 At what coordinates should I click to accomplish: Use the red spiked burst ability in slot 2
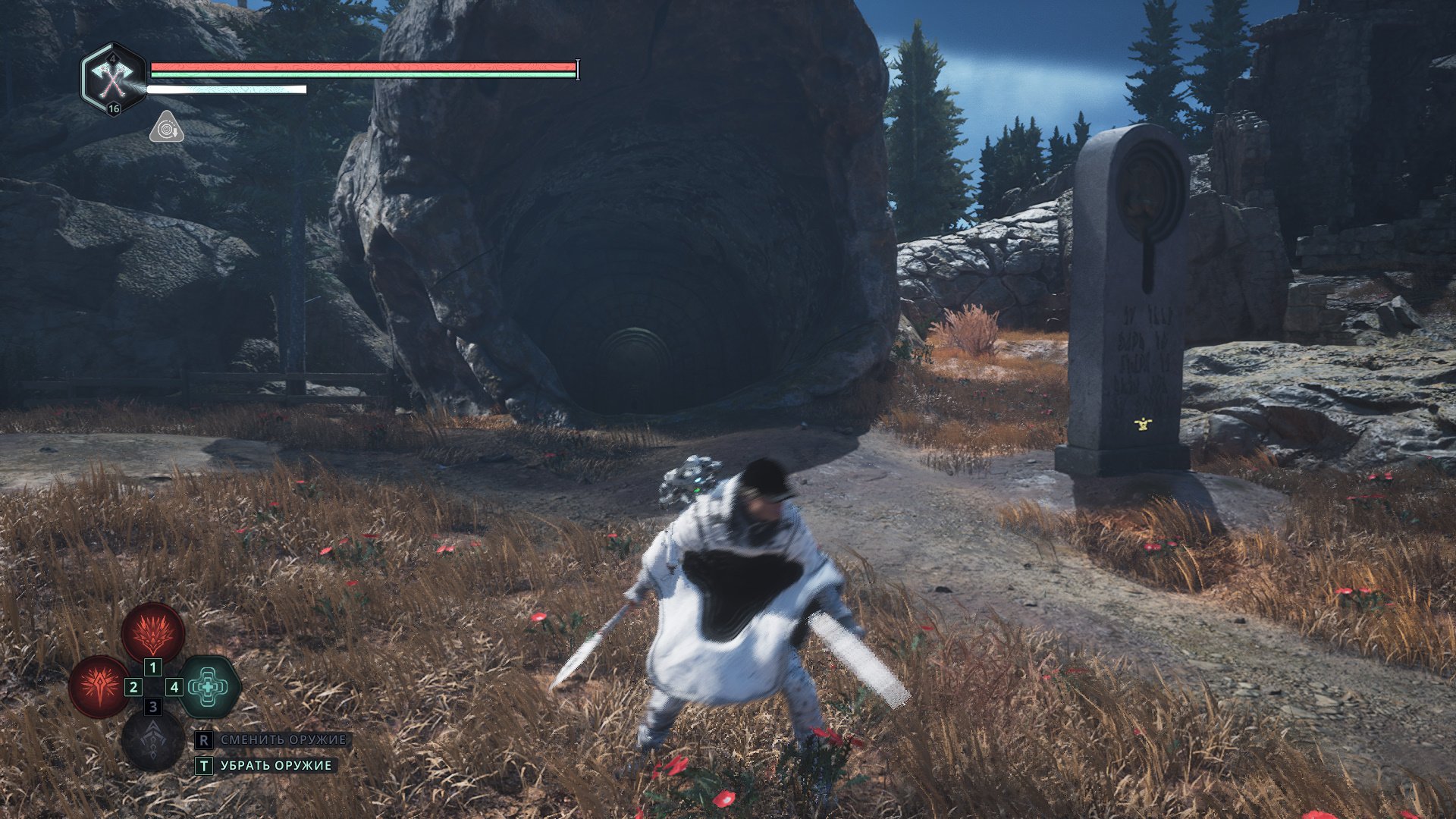[x=99, y=686]
